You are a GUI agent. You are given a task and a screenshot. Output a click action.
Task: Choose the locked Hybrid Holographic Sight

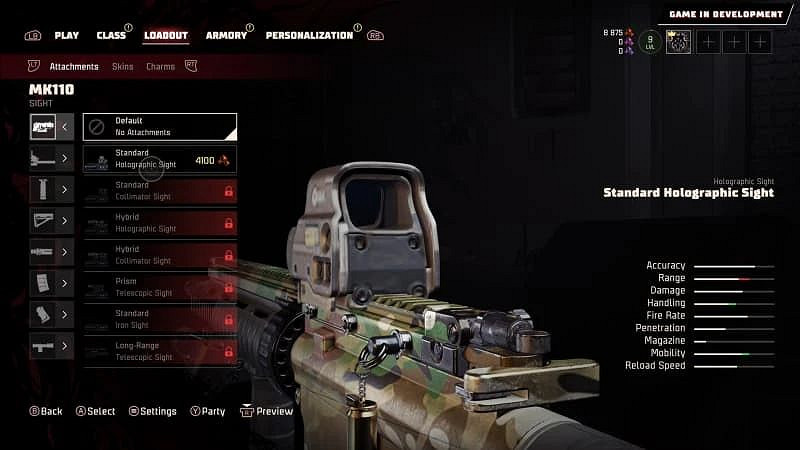[160, 222]
